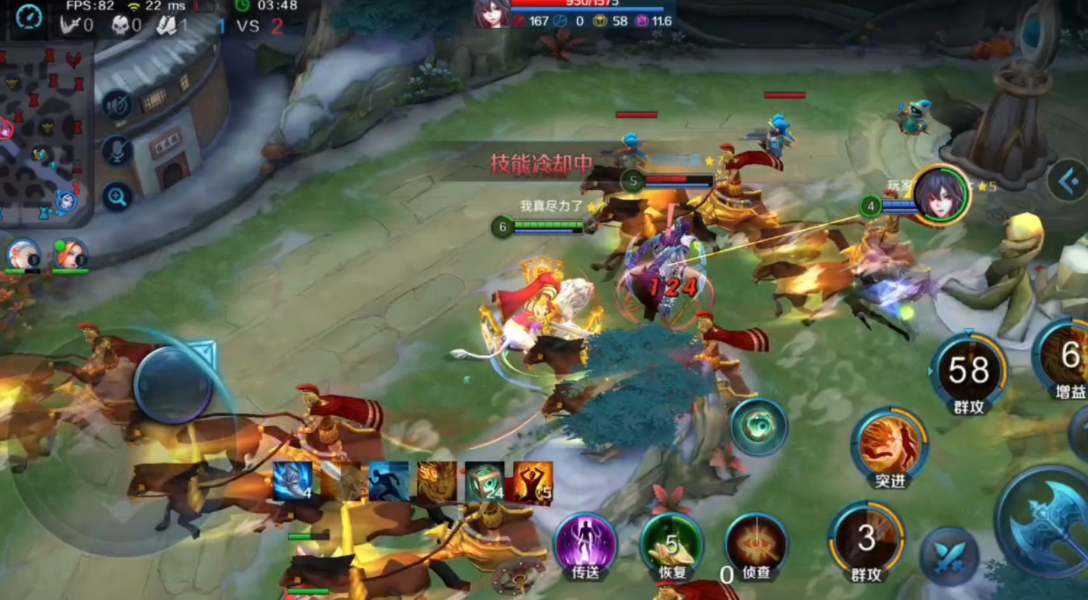Activate the 传送 teleport spell
Image resolution: width=1088 pixels, height=600 pixels.
(x=585, y=543)
